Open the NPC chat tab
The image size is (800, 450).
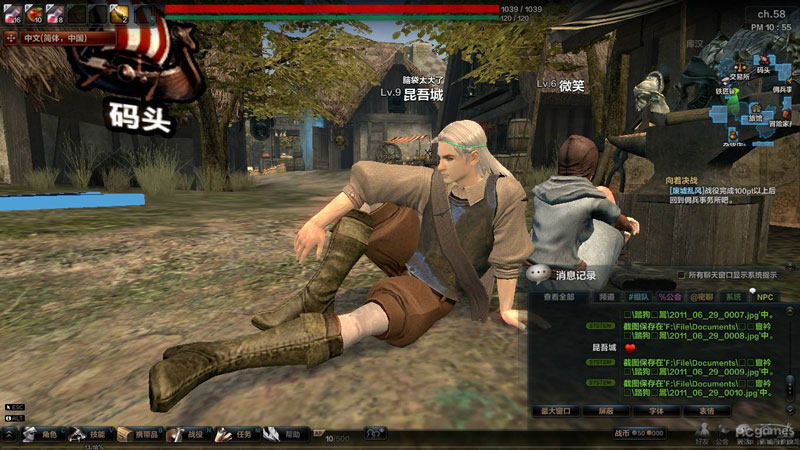click(764, 297)
